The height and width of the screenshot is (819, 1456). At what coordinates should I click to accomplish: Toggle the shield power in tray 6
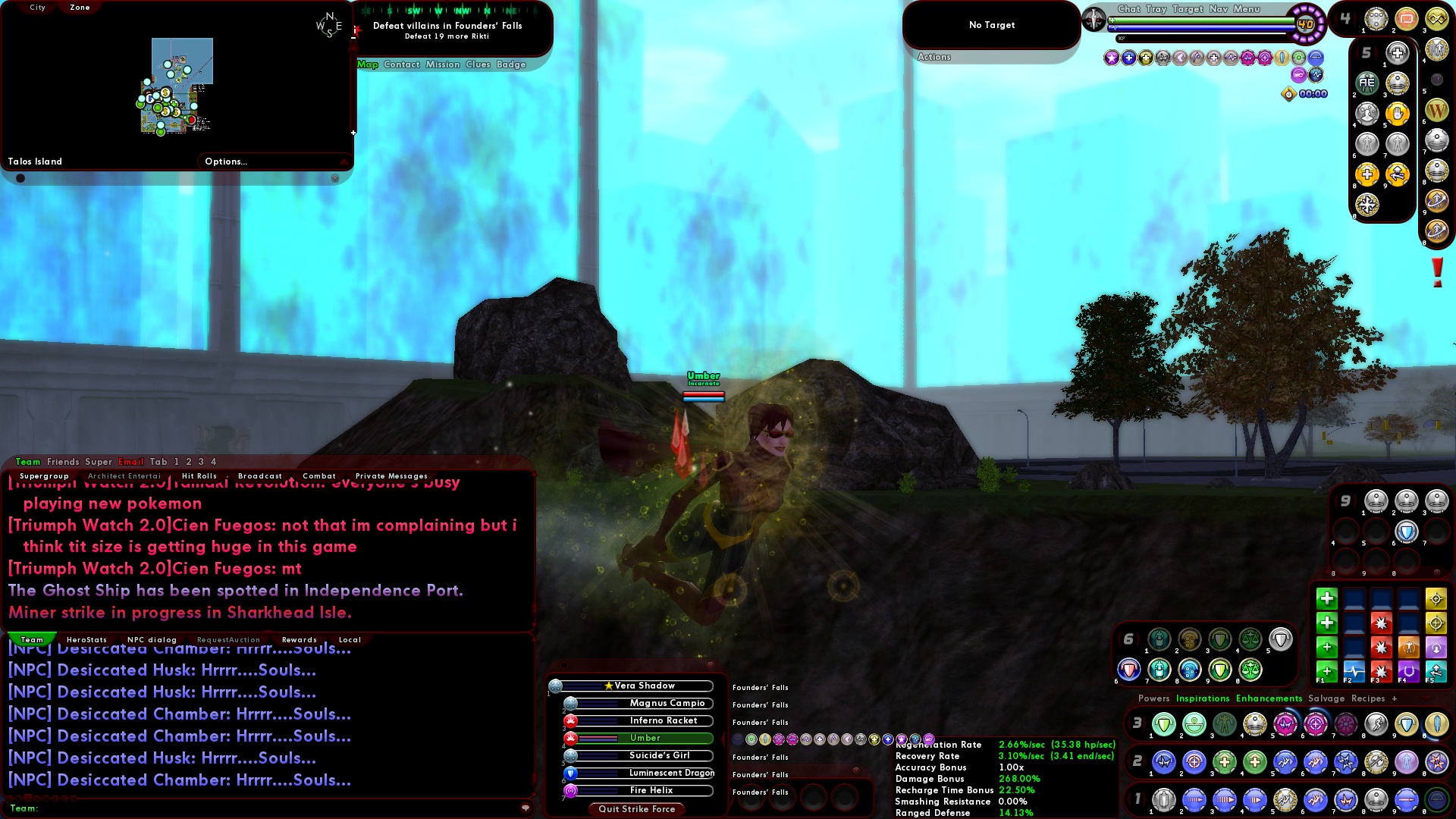(1282, 639)
